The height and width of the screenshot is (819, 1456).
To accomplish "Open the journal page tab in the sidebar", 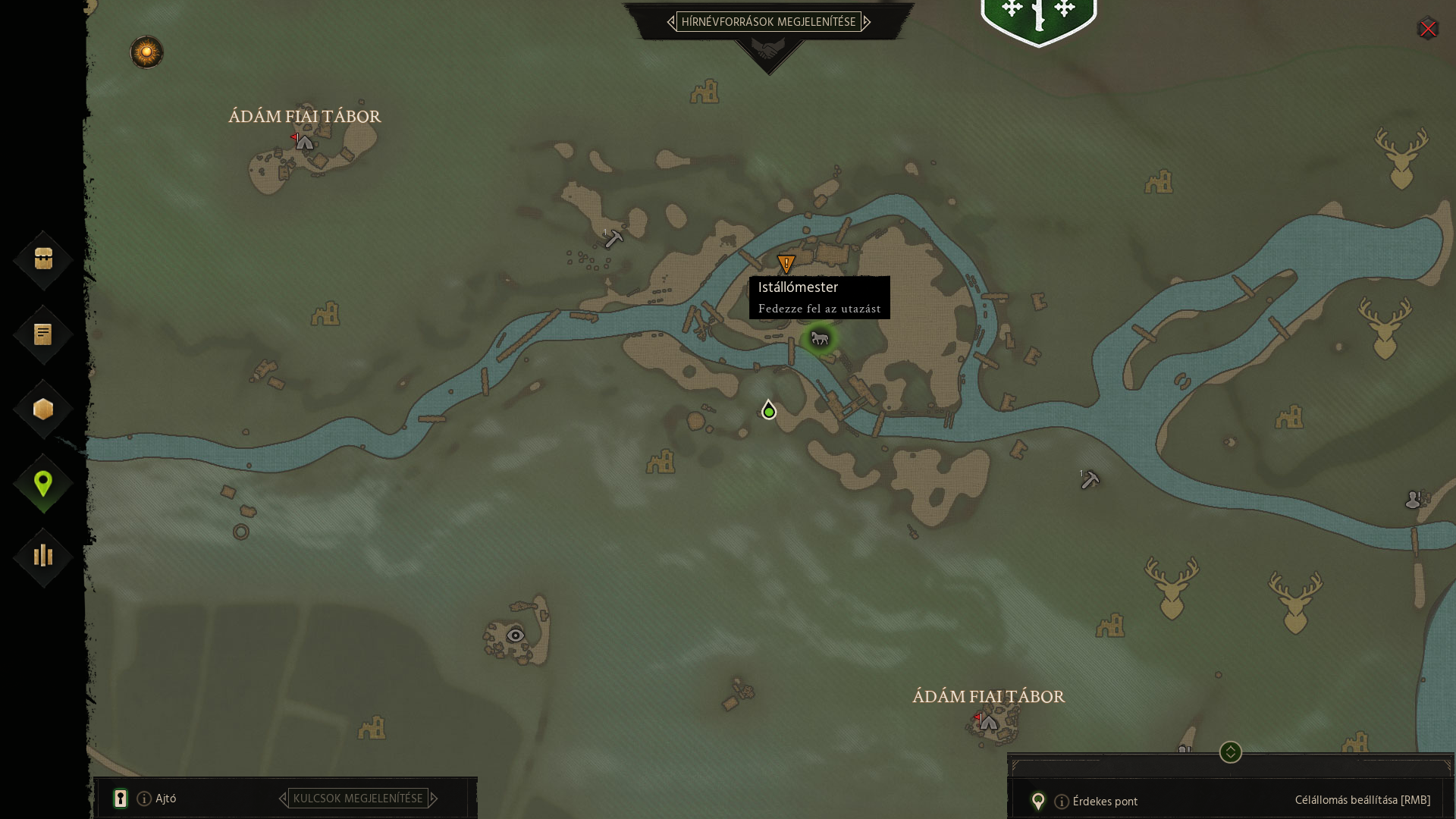I will coord(43,334).
